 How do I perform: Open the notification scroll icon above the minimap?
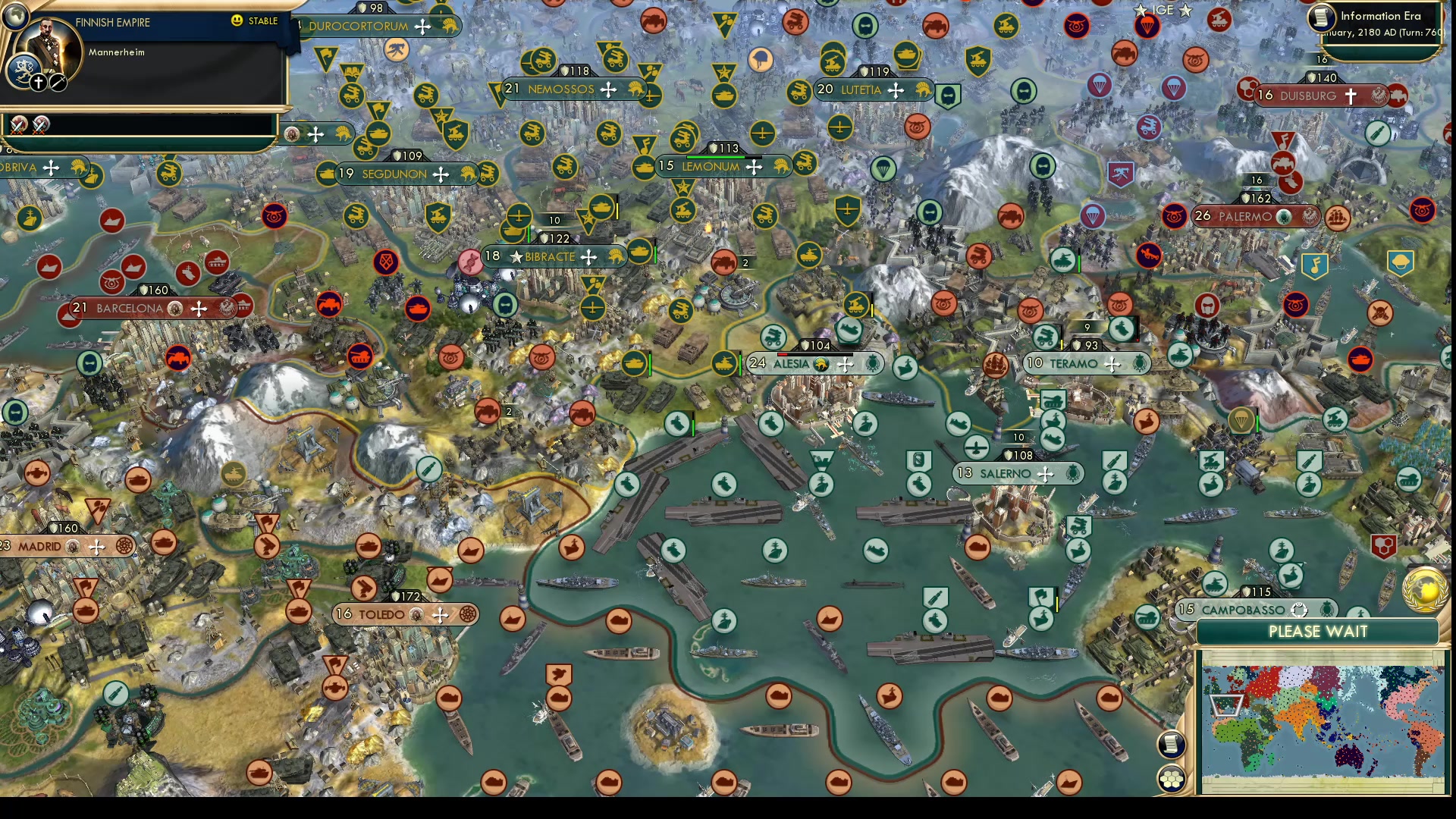click(x=1171, y=745)
